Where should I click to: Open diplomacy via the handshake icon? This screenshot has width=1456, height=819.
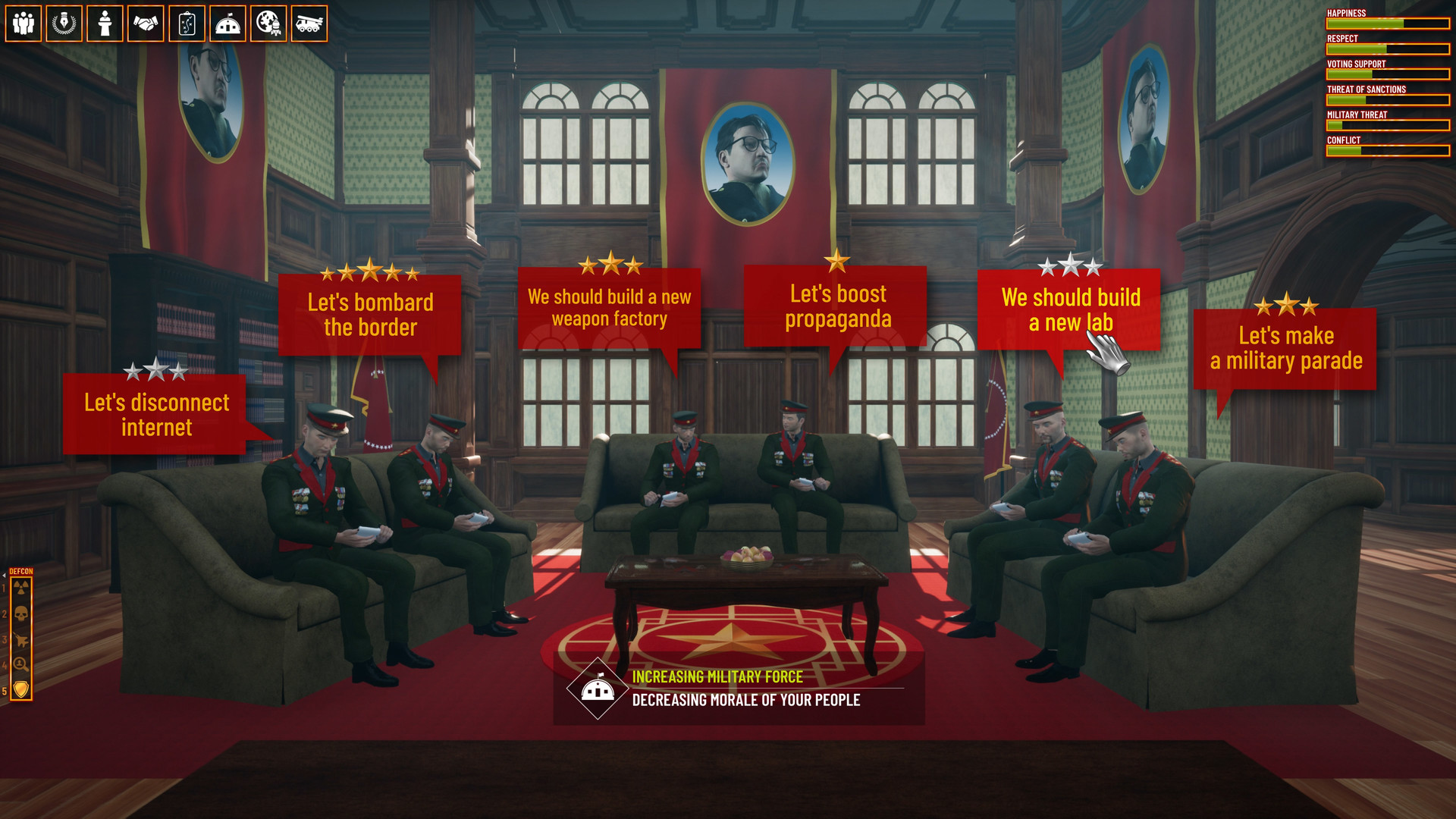point(146,24)
